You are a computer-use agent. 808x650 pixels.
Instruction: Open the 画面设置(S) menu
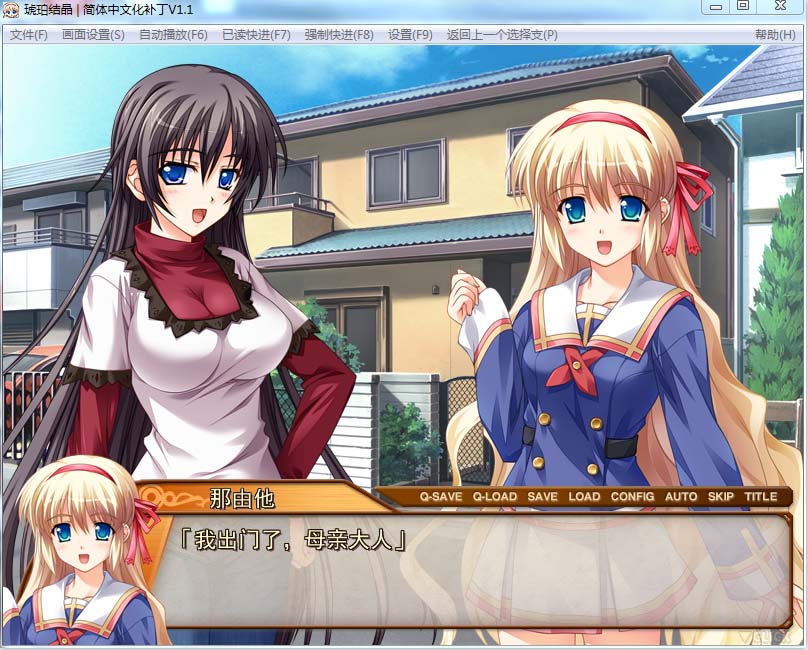coord(93,35)
